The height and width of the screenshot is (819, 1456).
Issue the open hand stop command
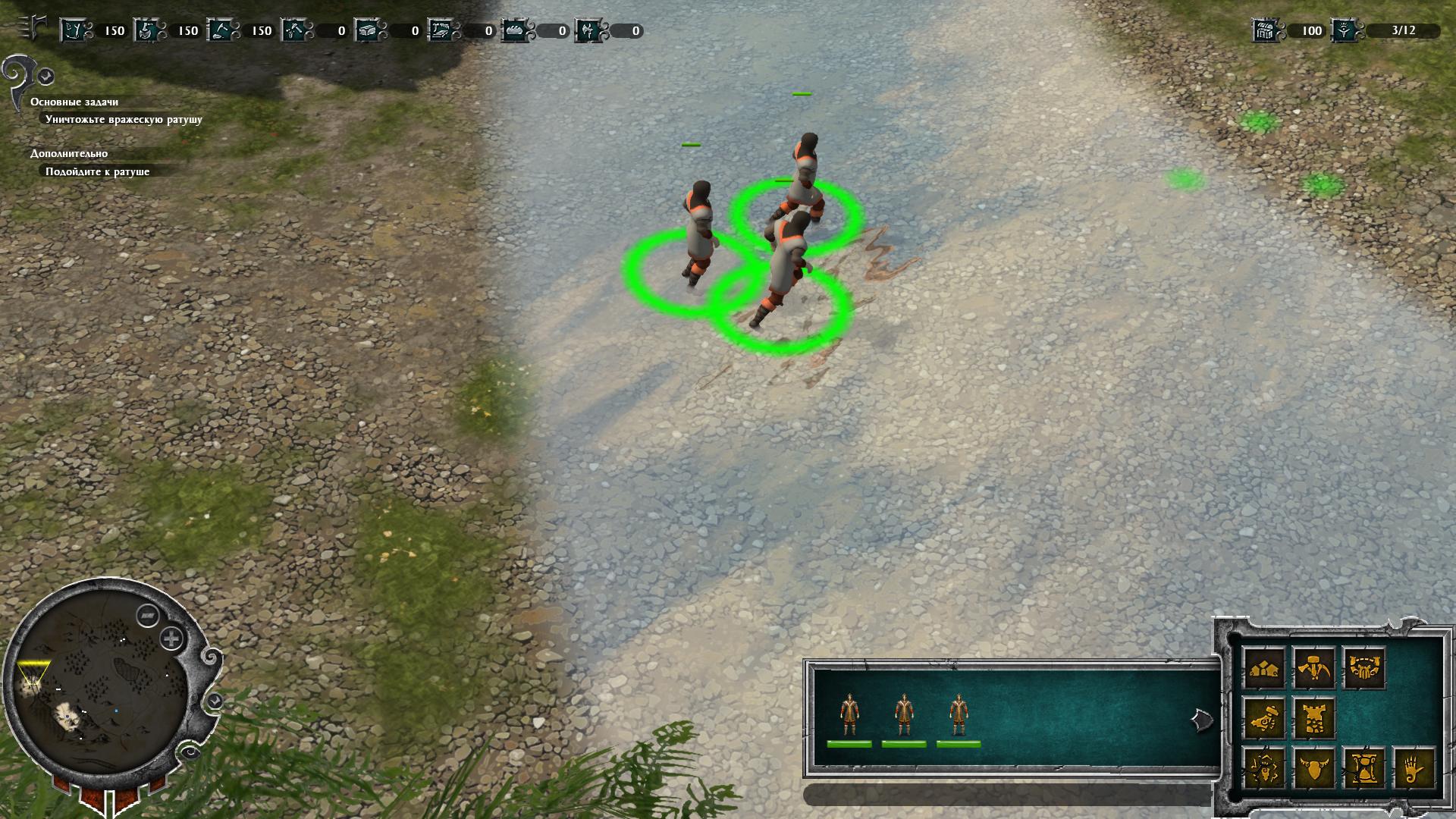coord(1414,768)
